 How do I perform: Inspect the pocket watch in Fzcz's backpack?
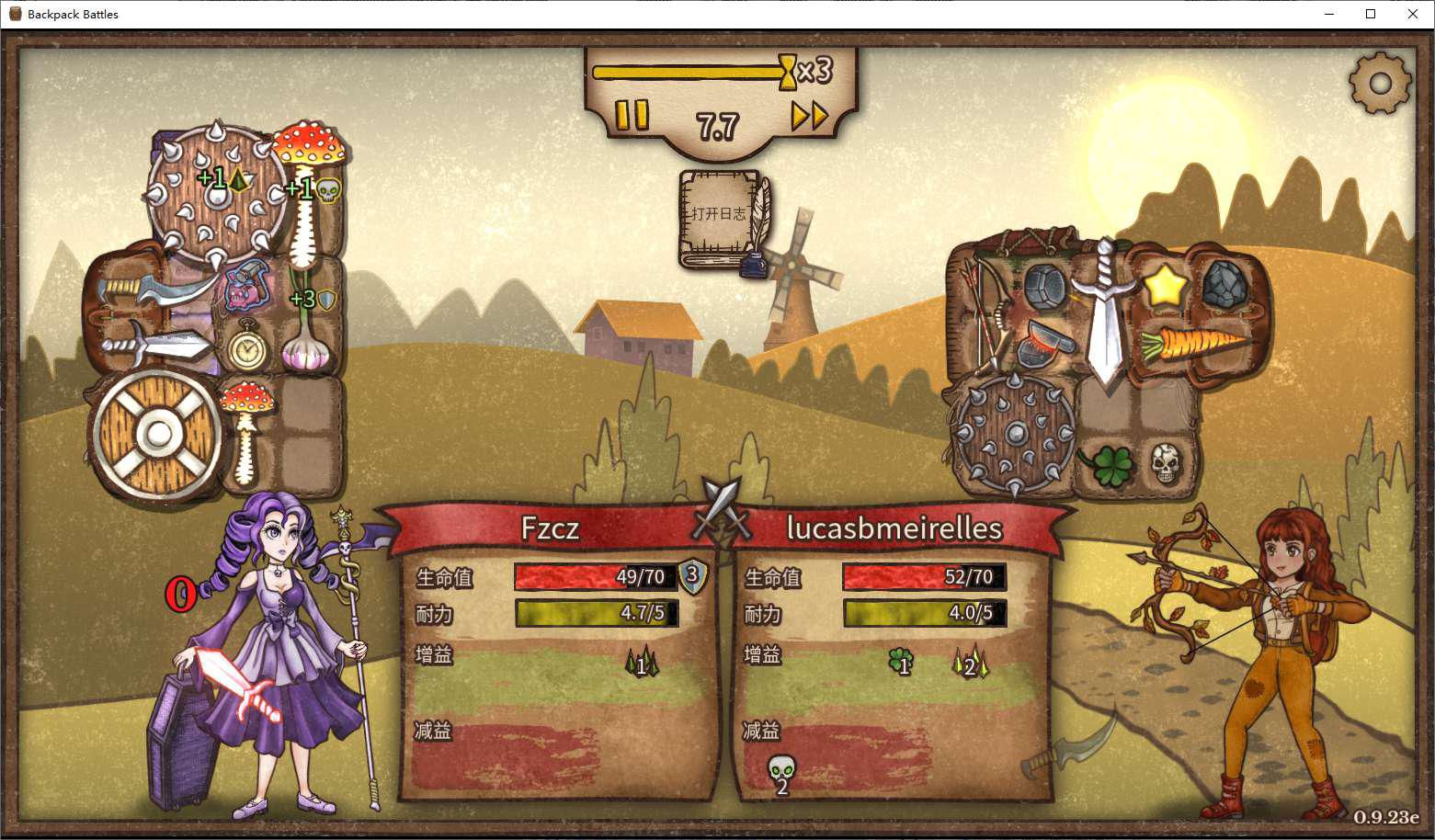click(x=245, y=348)
